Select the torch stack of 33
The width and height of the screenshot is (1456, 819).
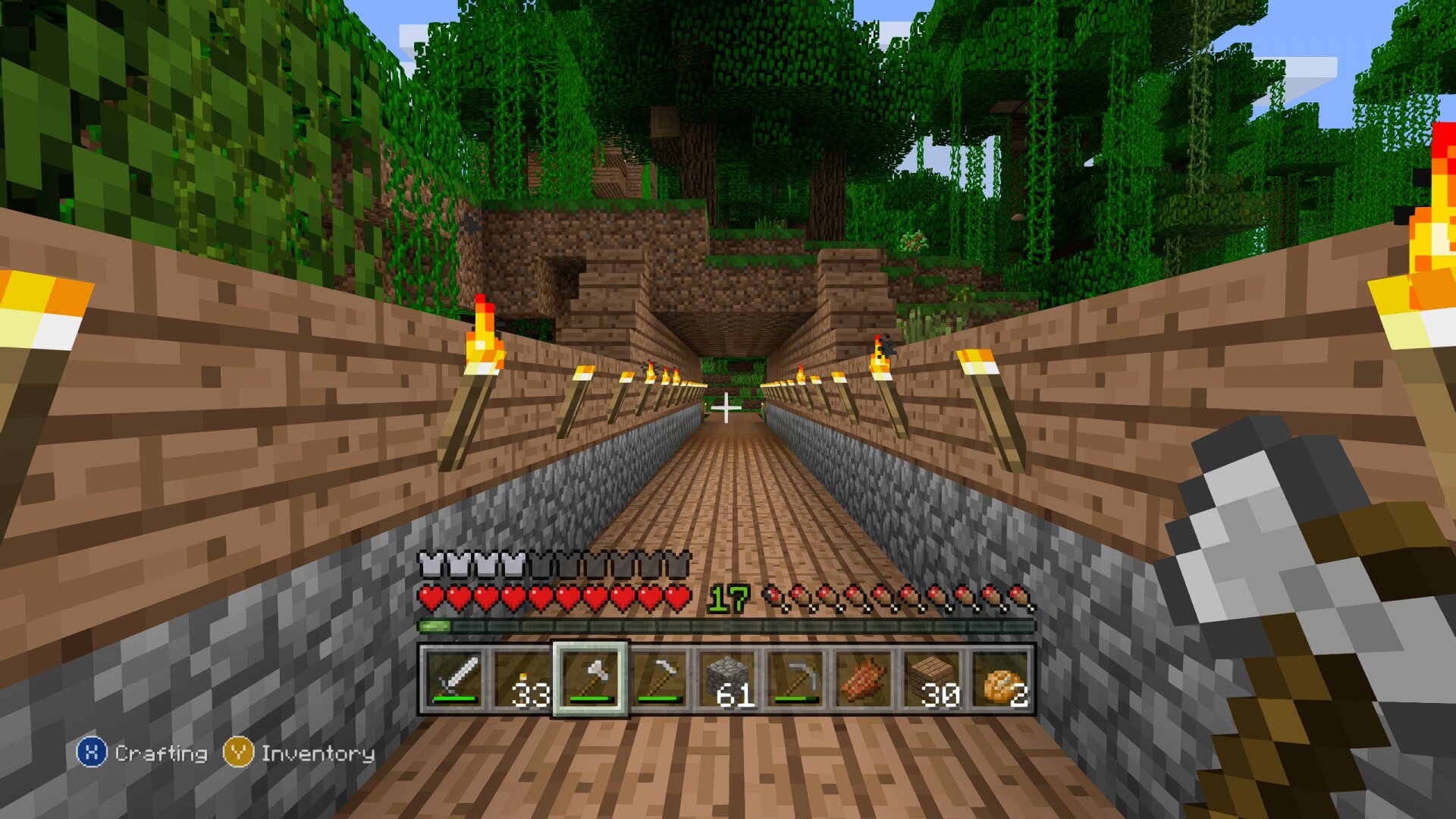tap(522, 679)
